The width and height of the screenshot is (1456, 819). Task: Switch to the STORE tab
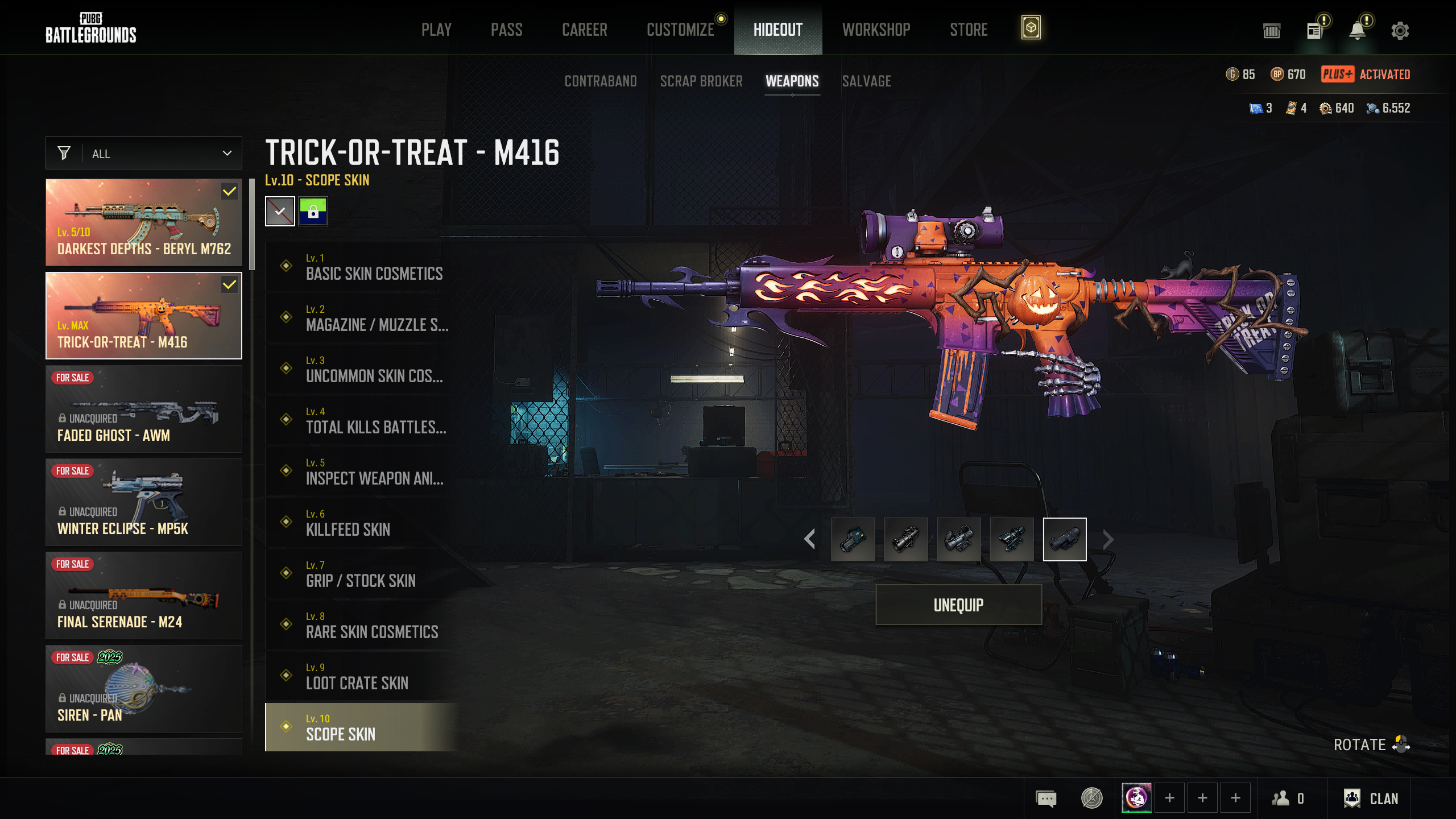click(969, 30)
